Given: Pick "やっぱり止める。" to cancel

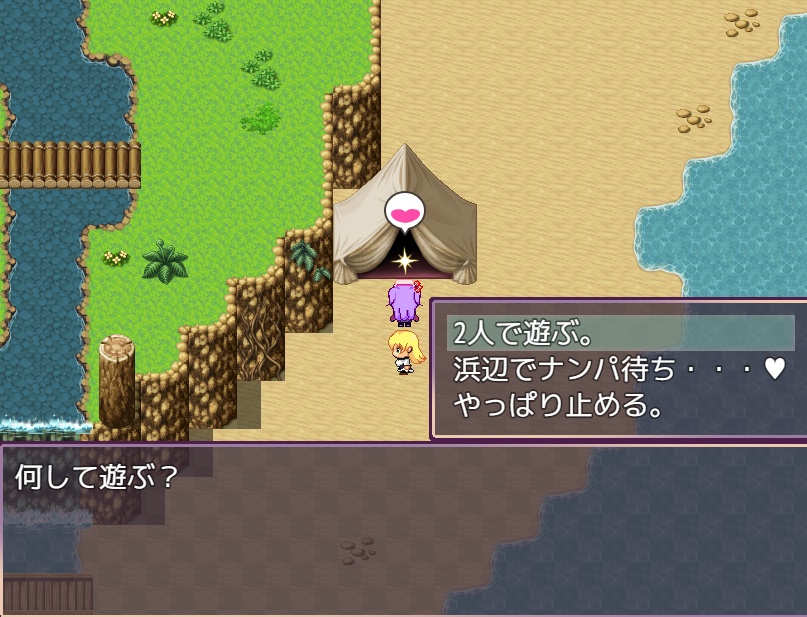Looking at the screenshot, I should (x=559, y=405).
